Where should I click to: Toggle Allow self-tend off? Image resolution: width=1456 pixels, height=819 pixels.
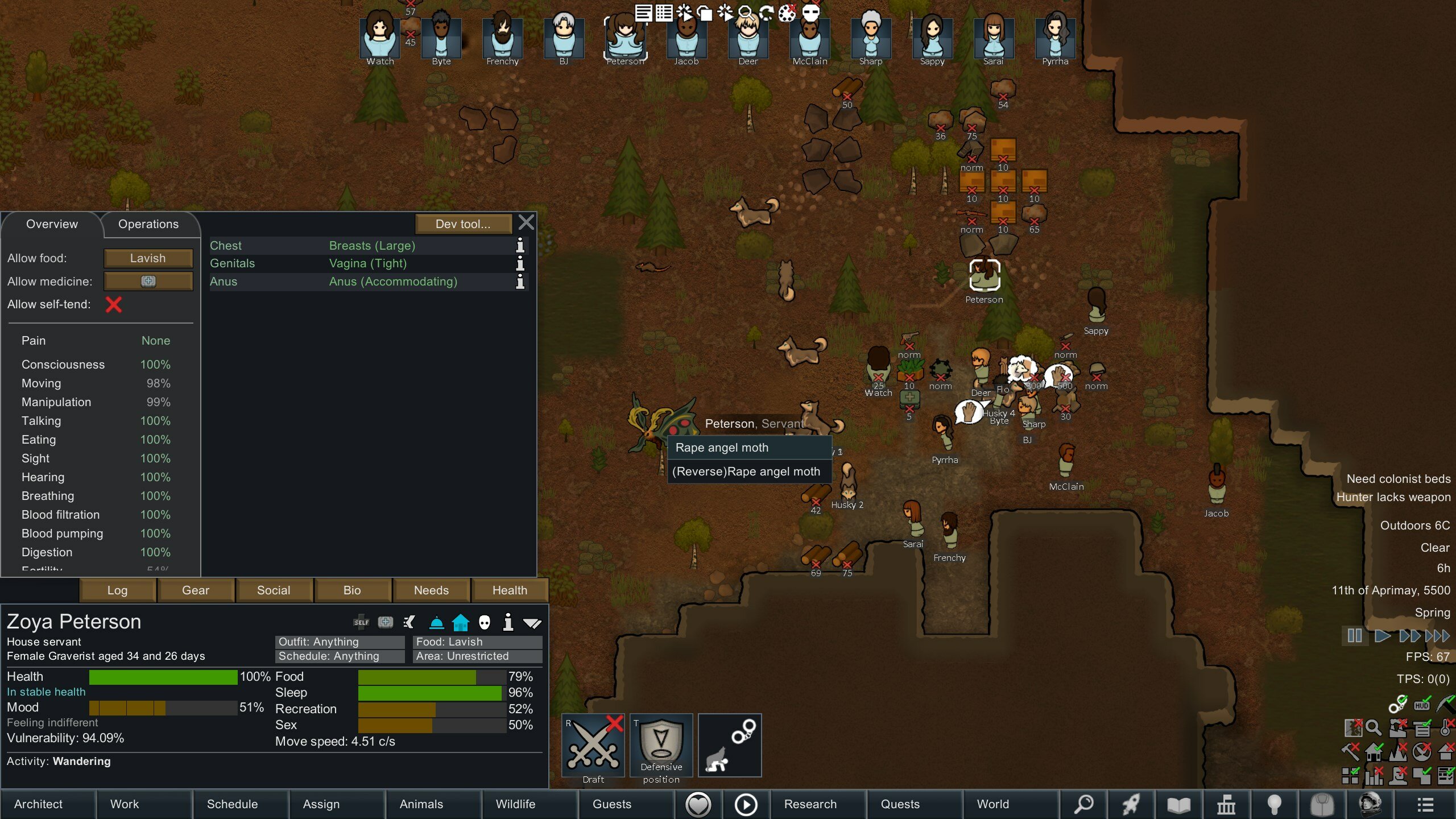114,305
